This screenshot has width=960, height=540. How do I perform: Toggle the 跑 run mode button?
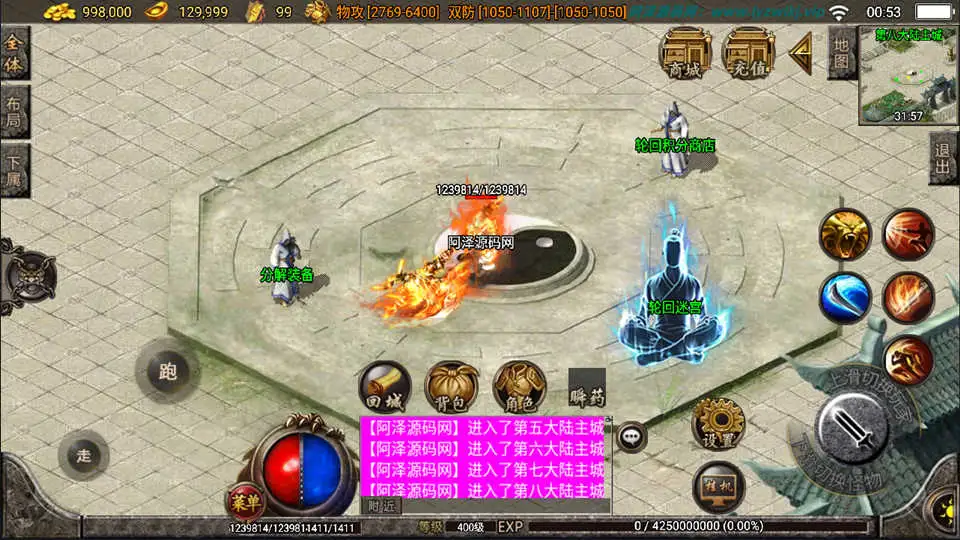click(166, 370)
